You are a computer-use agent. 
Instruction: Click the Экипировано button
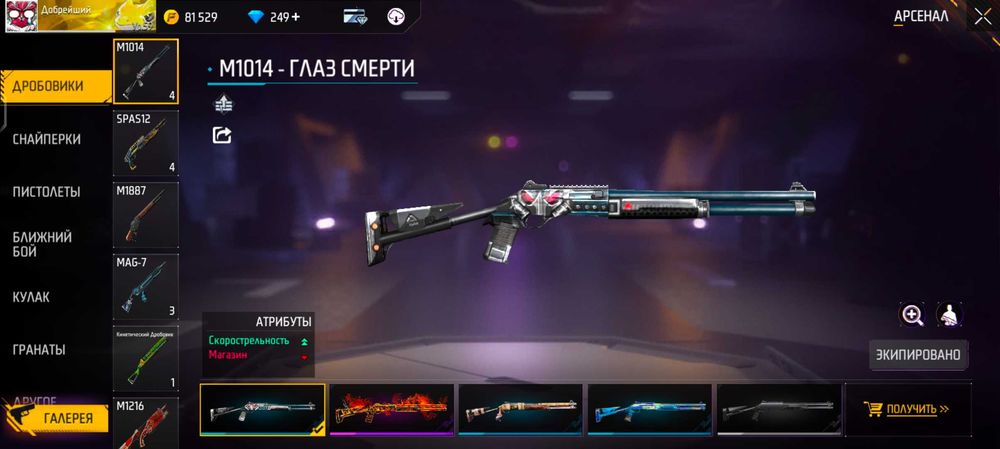pyautogui.click(x=919, y=354)
